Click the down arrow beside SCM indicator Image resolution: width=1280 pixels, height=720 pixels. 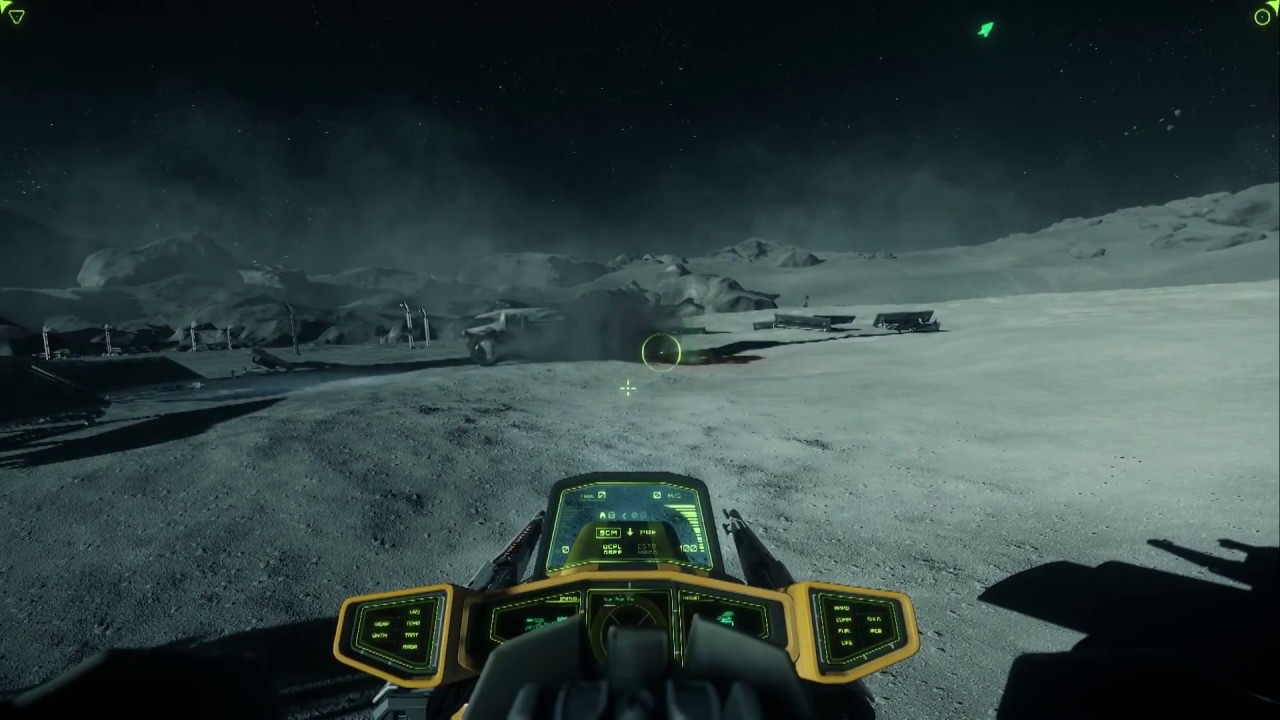(630, 533)
